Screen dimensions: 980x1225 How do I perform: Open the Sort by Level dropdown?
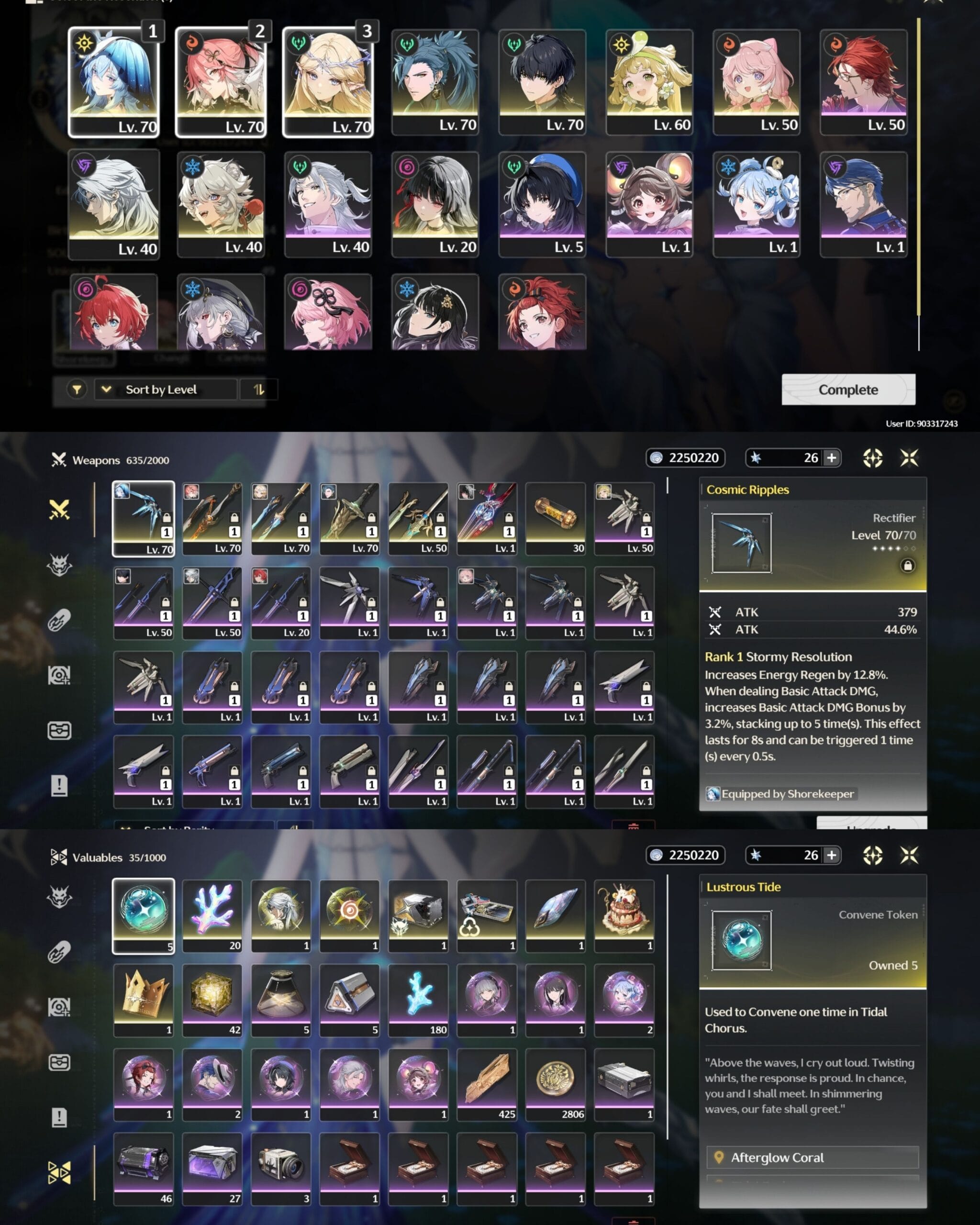(165, 390)
